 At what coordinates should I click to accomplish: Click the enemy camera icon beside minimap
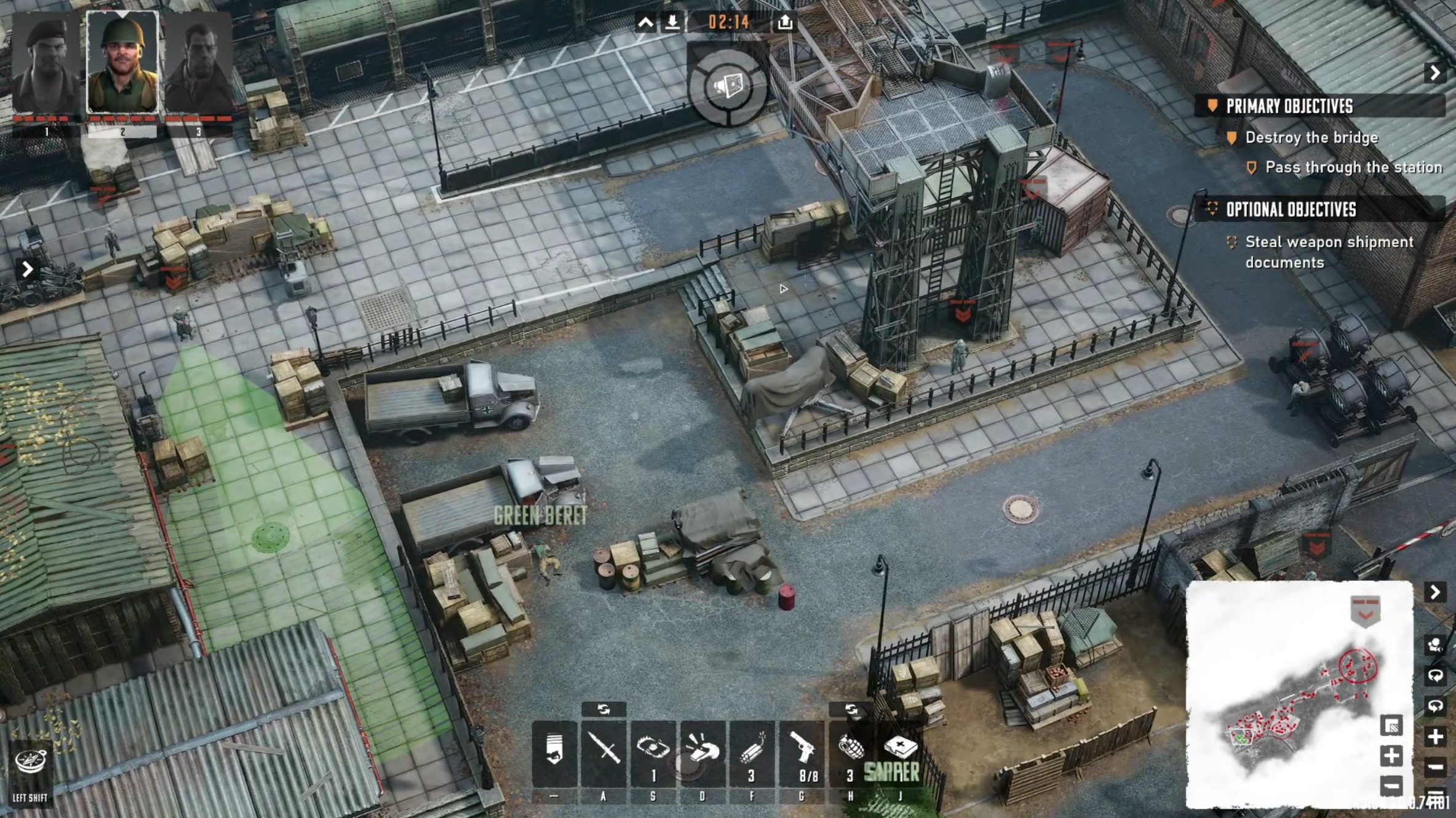pos(1435,645)
